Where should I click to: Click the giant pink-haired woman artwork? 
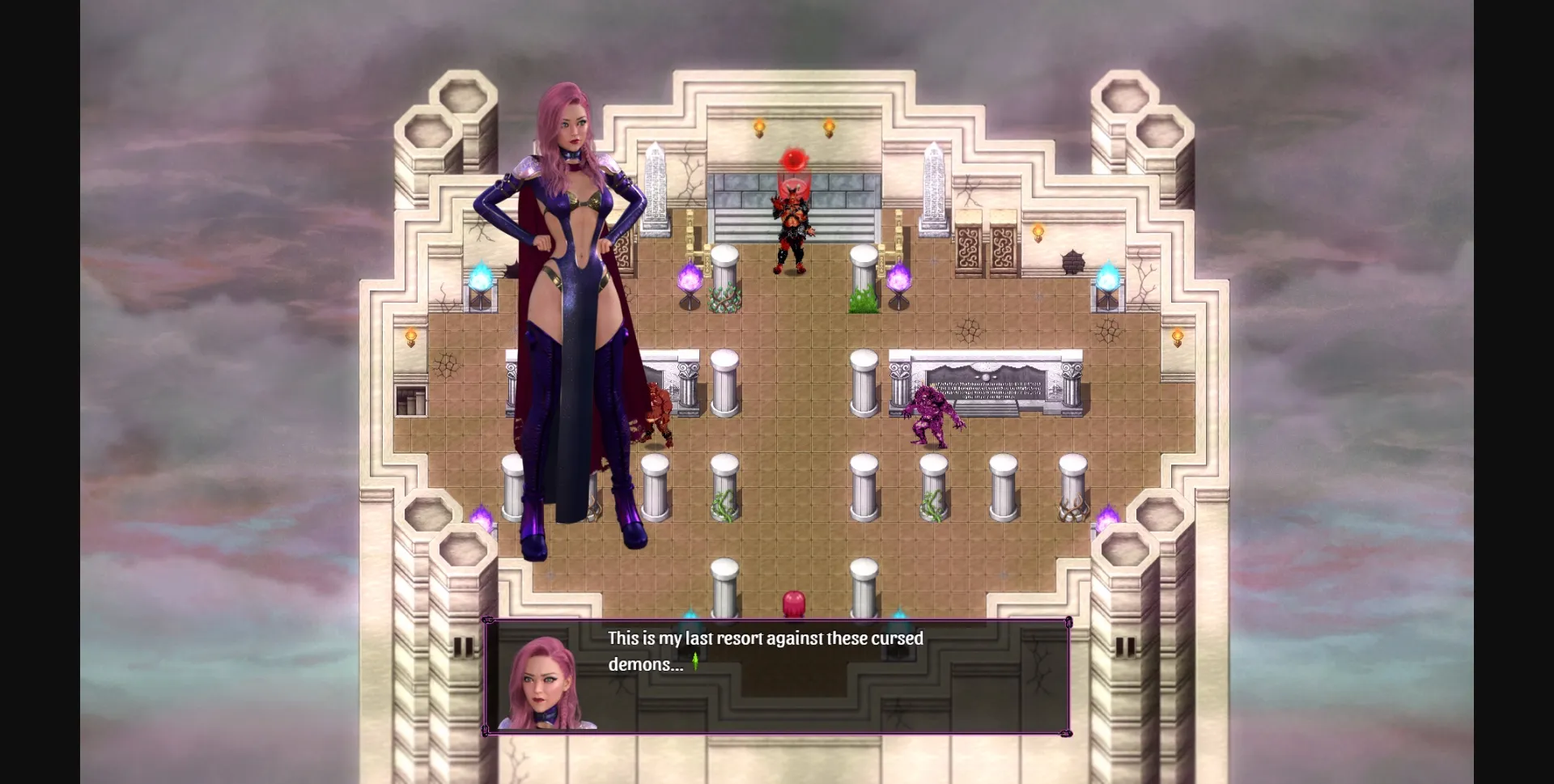pos(567,324)
